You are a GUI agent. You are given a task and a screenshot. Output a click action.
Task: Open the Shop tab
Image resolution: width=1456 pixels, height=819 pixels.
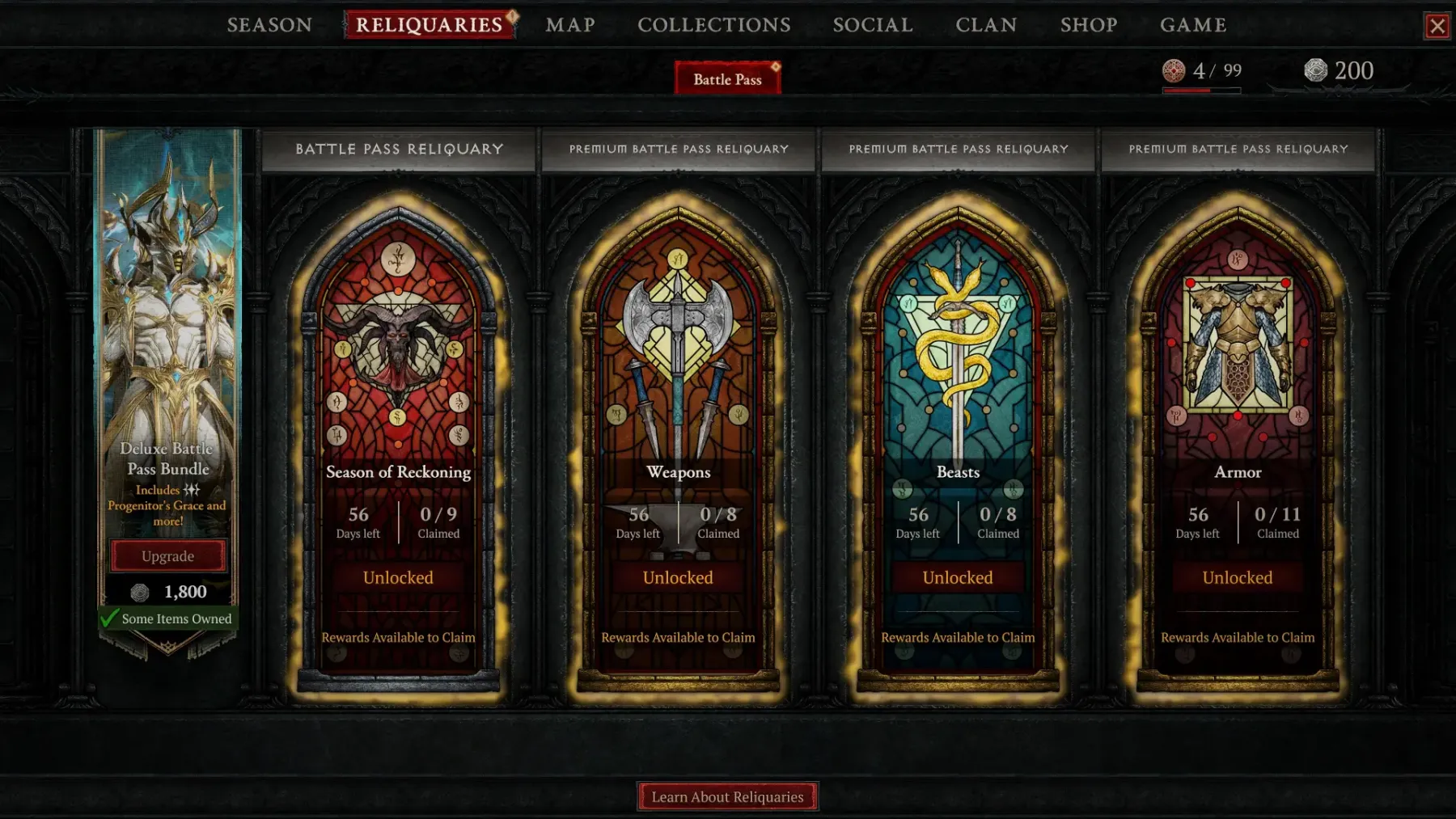[1089, 25]
